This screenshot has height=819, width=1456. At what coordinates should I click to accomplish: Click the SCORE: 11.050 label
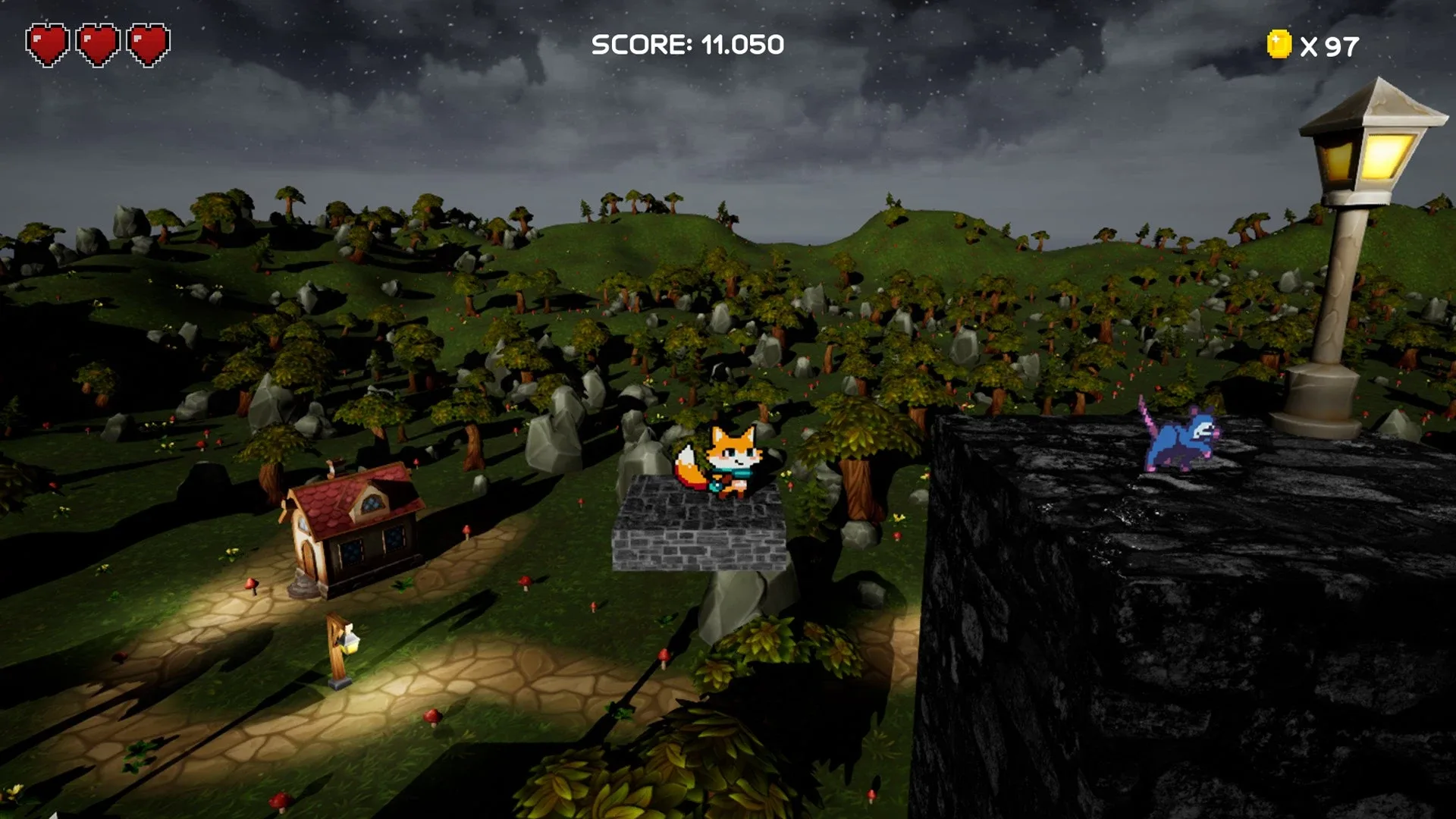686,44
